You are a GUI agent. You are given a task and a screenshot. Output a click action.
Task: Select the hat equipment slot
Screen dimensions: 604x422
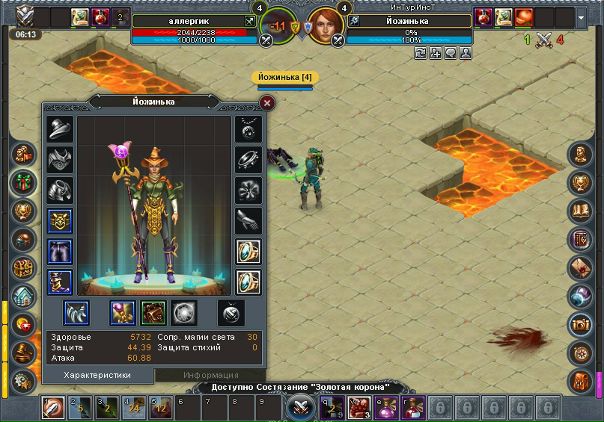(x=59, y=129)
